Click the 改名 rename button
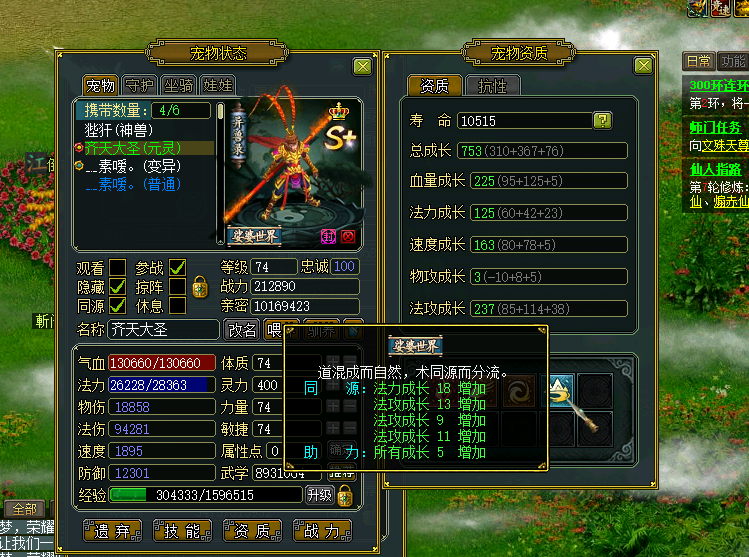This screenshot has height=557, width=749. coord(241,330)
